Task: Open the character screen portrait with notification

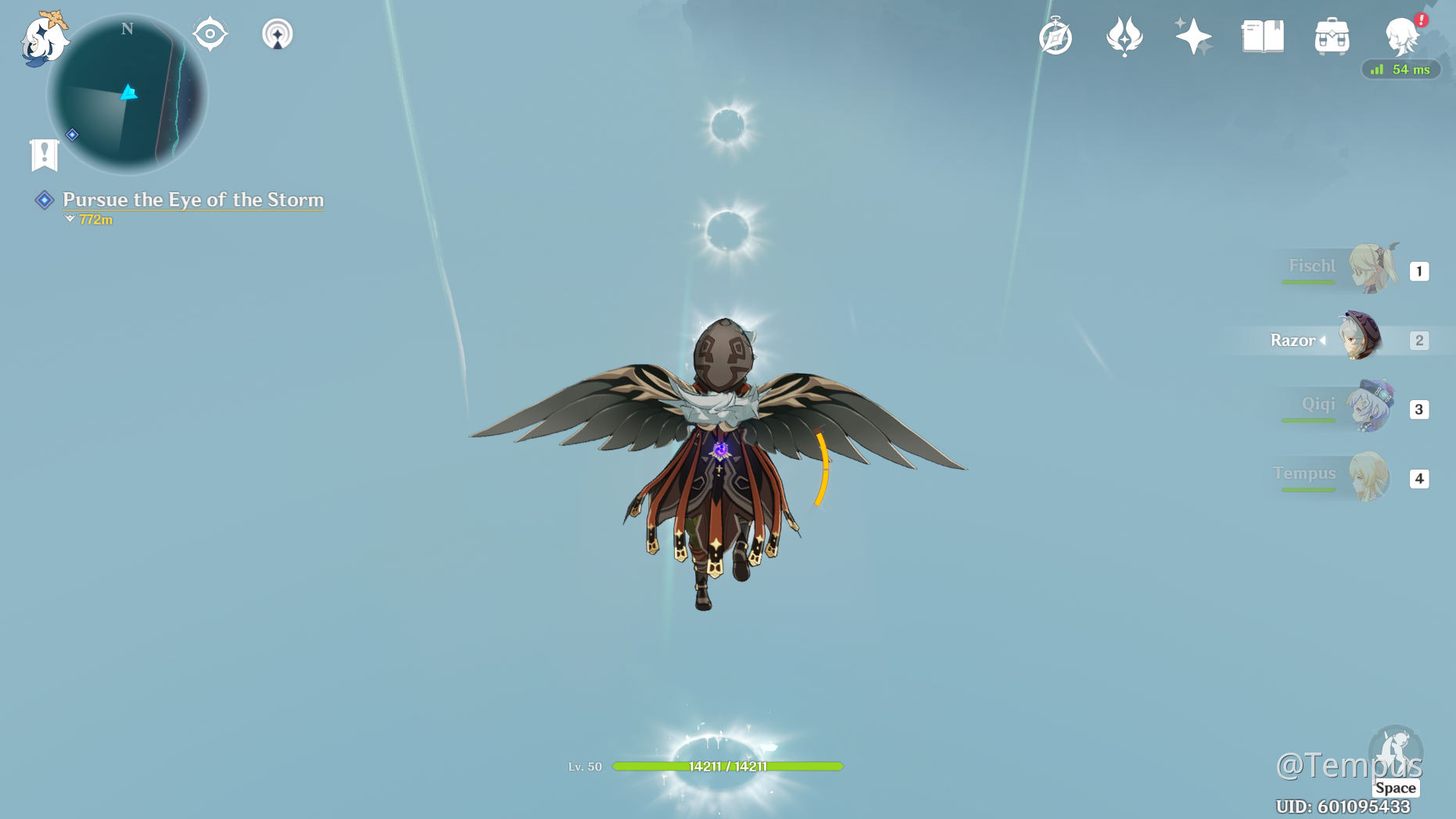Action: point(1400,38)
